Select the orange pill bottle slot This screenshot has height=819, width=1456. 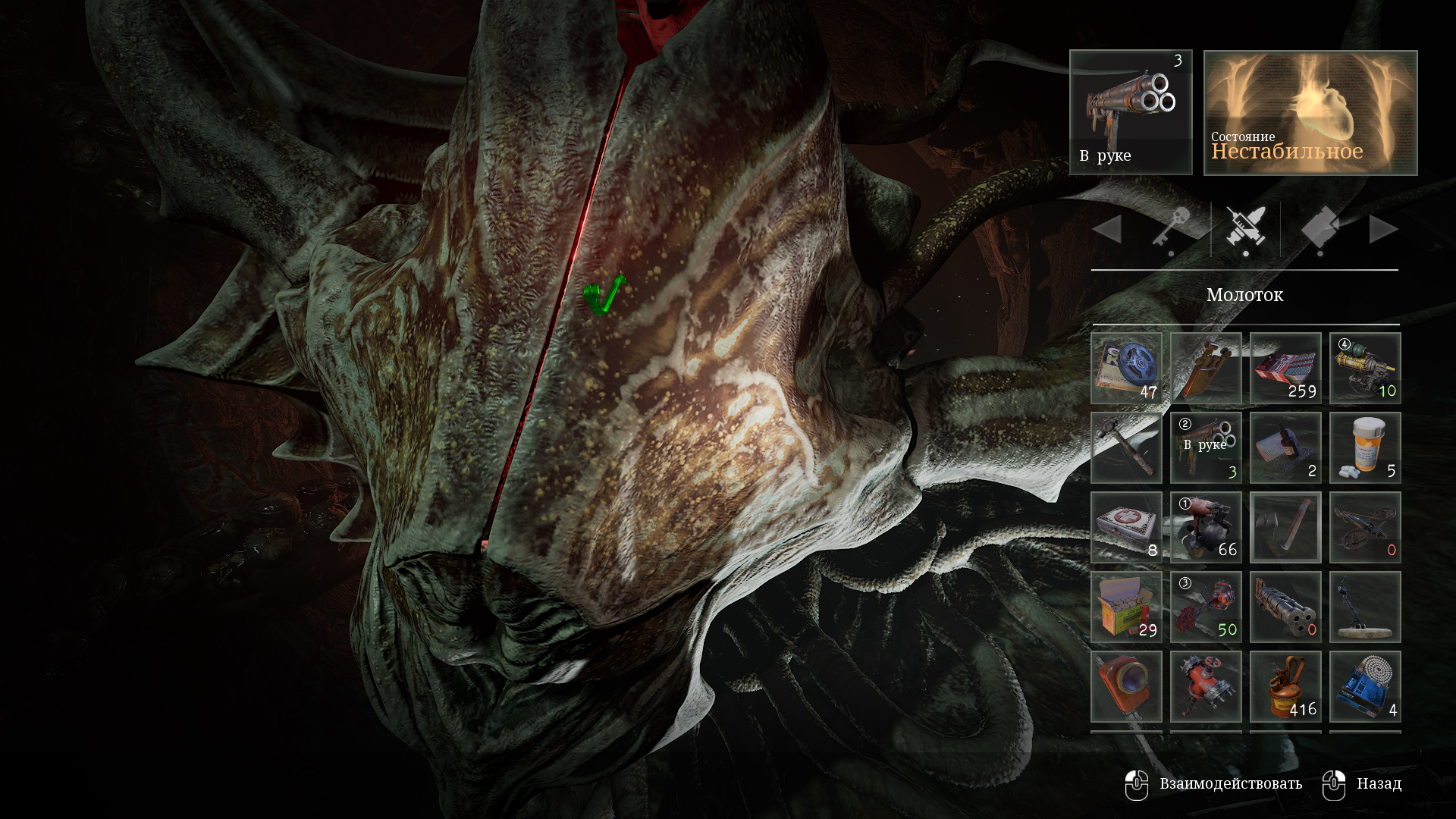tap(1365, 447)
